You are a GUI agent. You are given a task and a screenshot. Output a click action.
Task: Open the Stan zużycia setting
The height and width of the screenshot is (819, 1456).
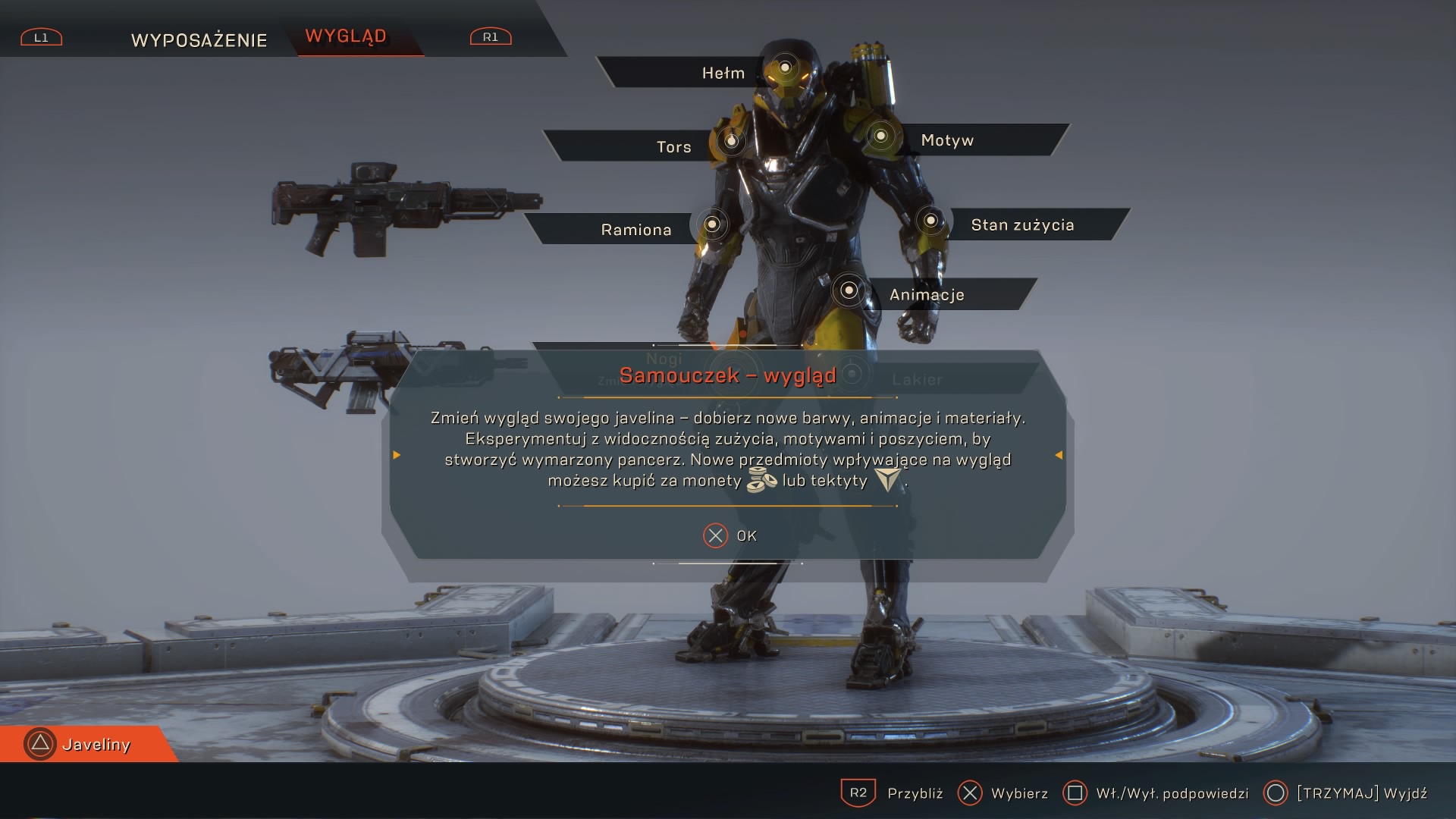(x=1022, y=225)
